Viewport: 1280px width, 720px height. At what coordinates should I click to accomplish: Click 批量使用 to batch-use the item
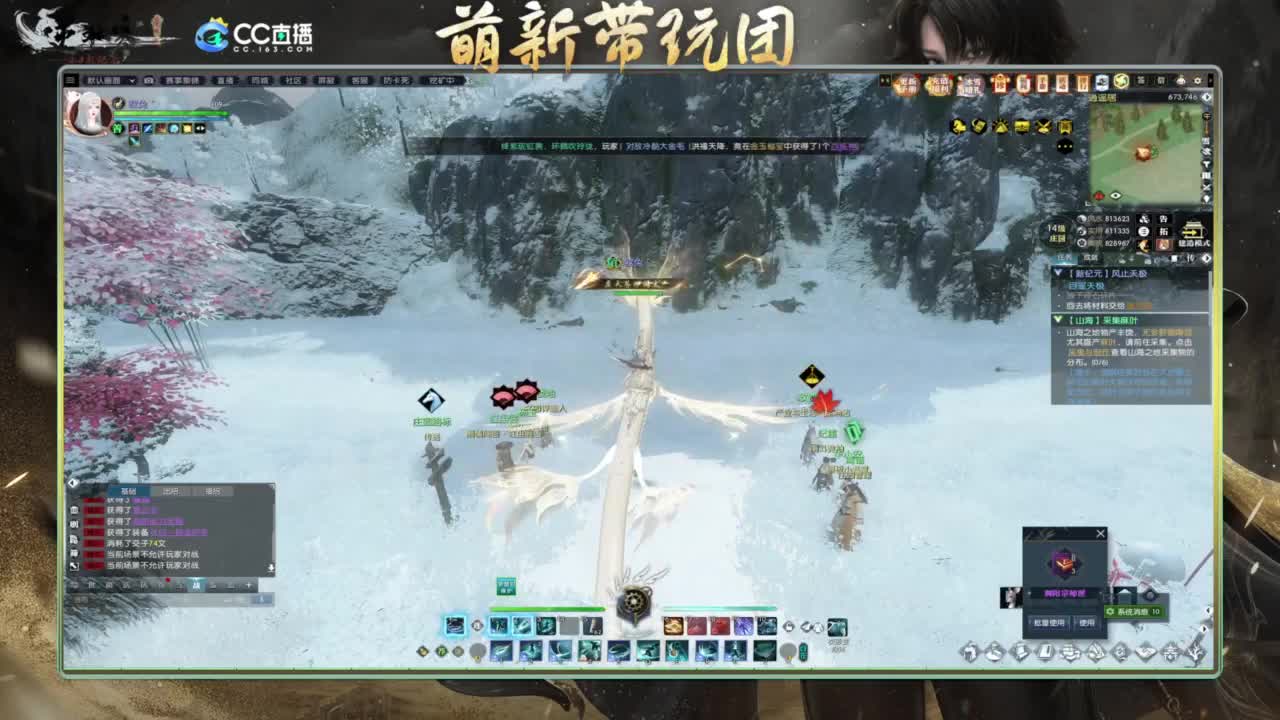click(1049, 622)
